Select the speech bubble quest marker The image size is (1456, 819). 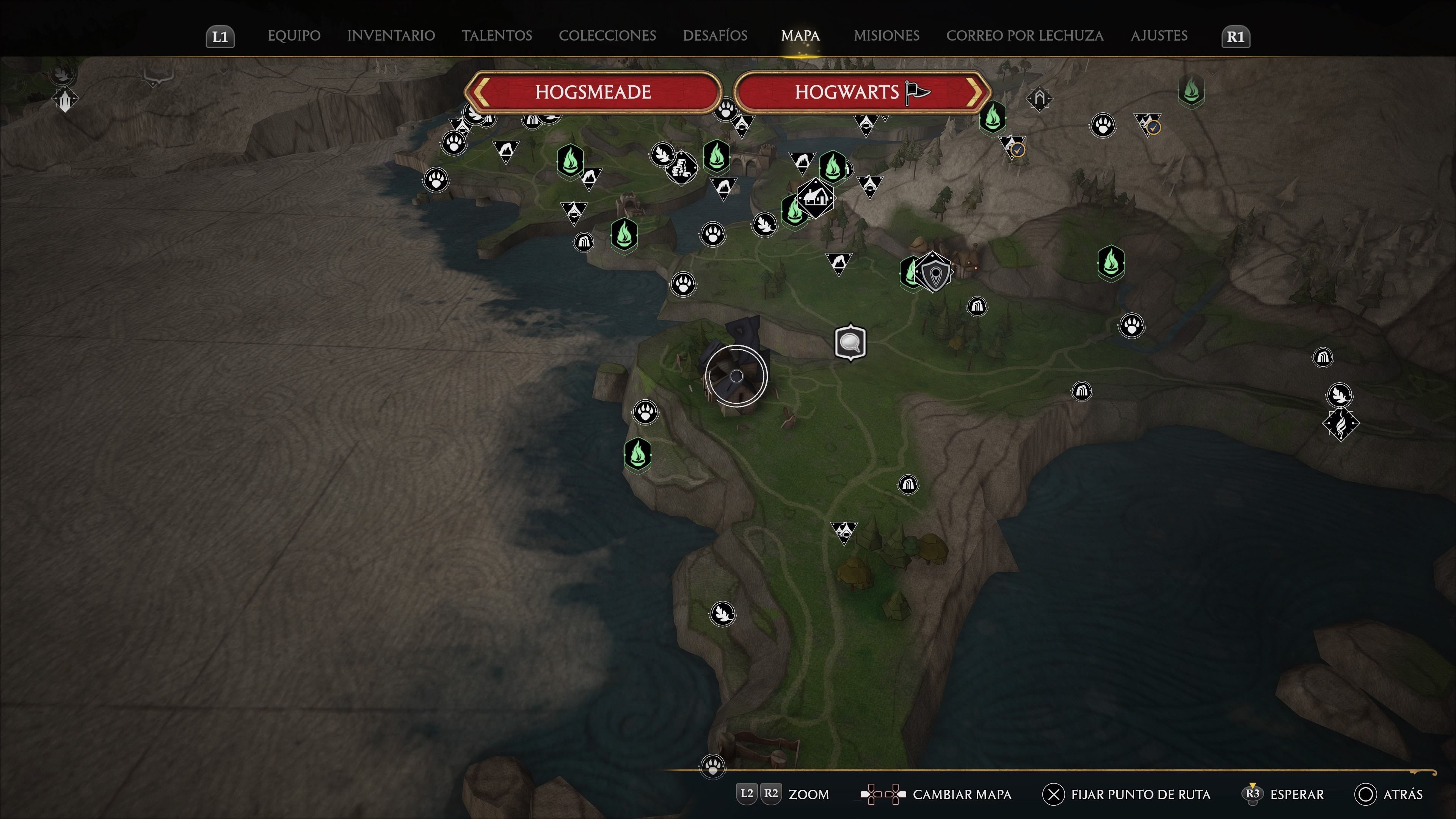pos(850,342)
